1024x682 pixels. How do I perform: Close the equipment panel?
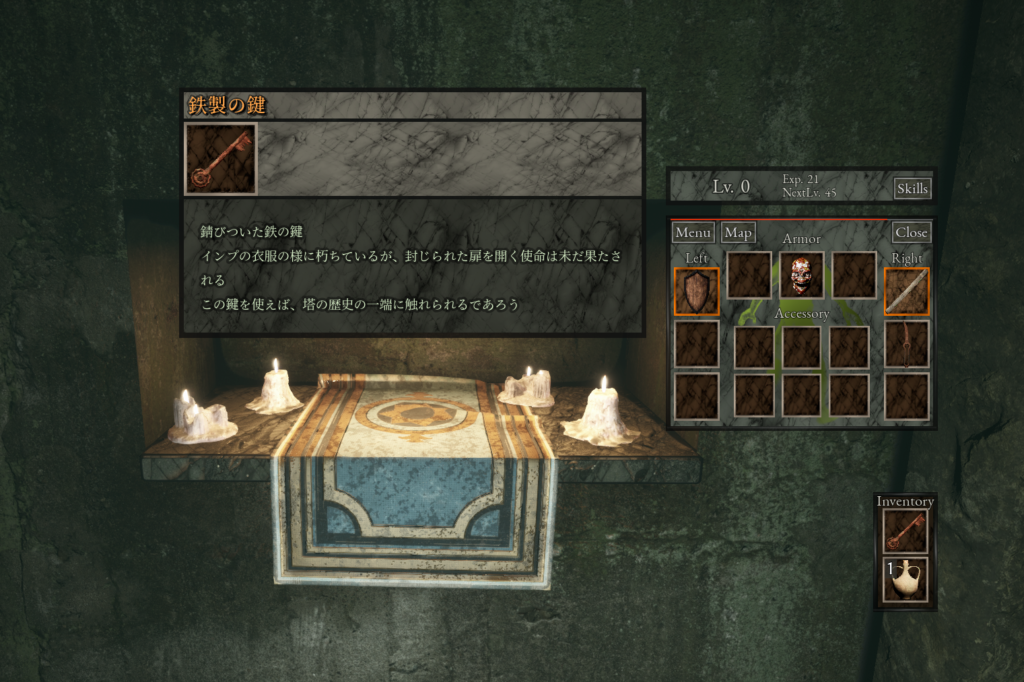tap(911, 233)
